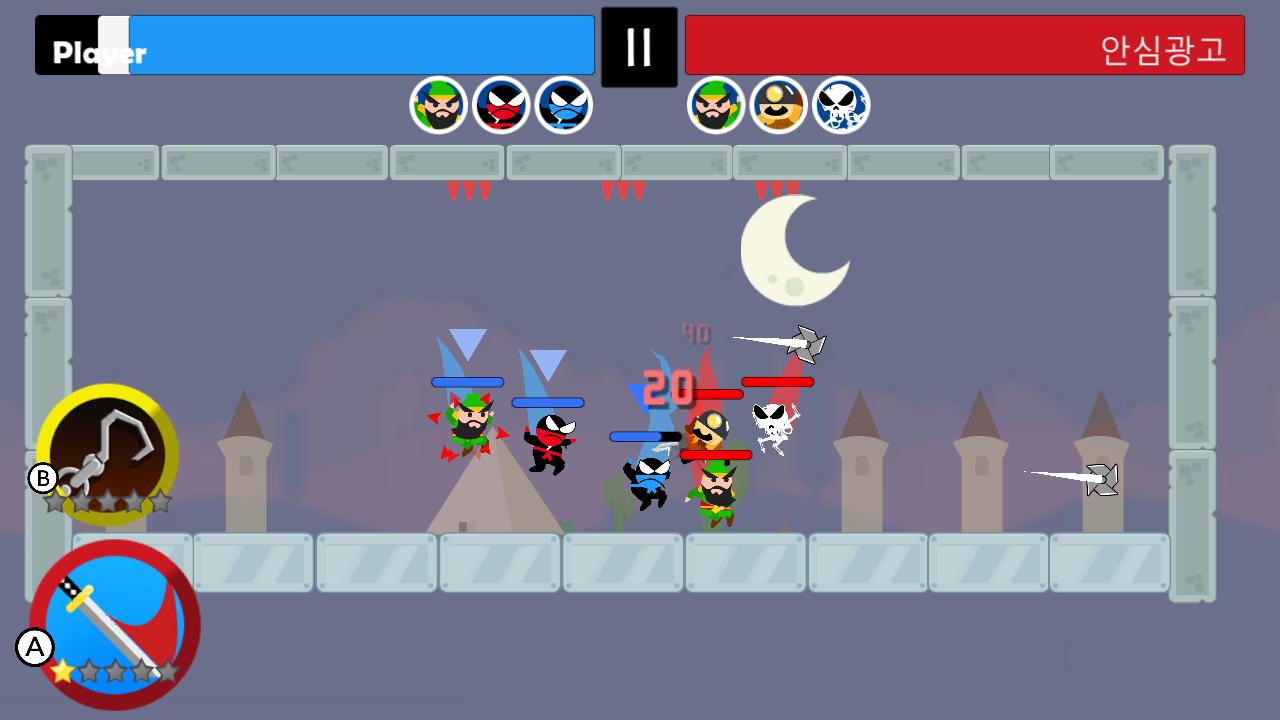This screenshot has width=1280, height=720.
Task: Open the enemy miner portrait with helmet lamp
Action: point(780,105)
